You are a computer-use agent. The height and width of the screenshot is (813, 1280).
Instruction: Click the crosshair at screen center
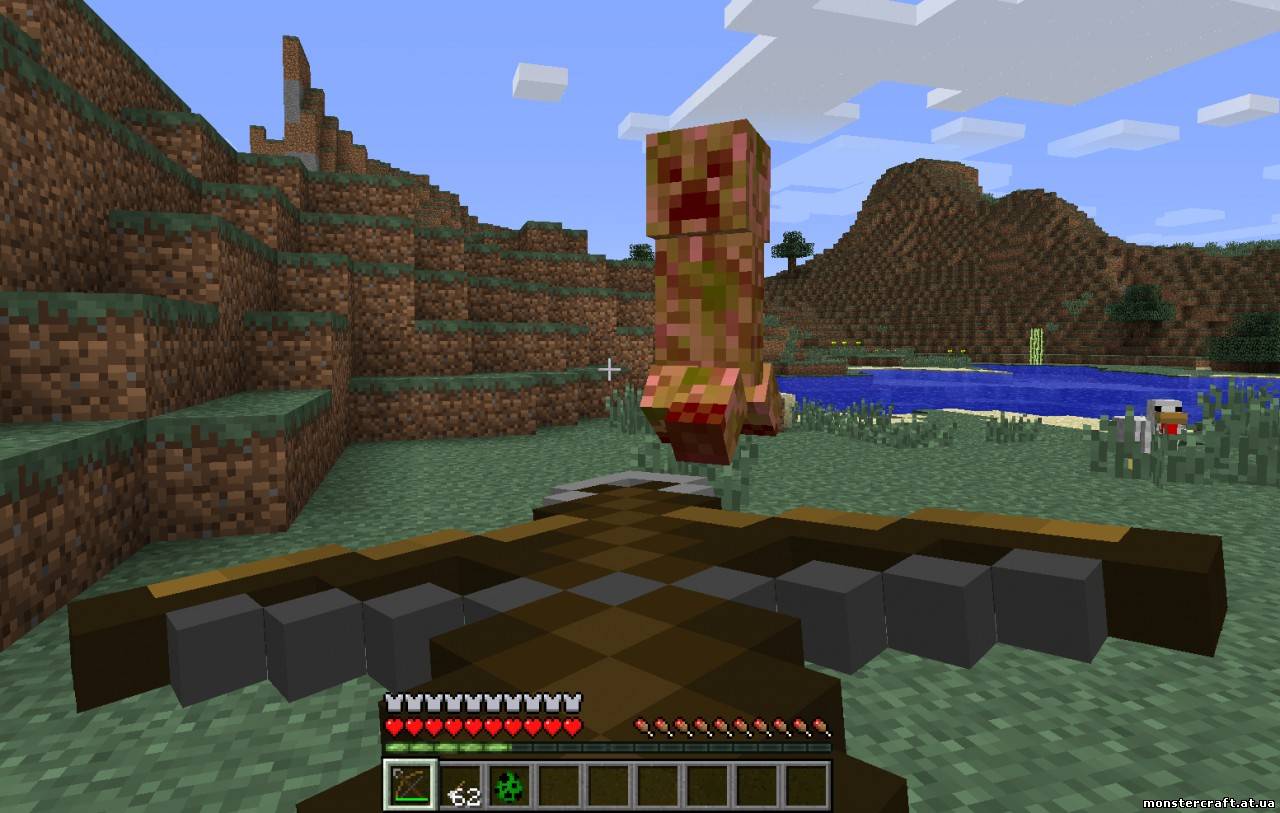(x=610, y=369)
